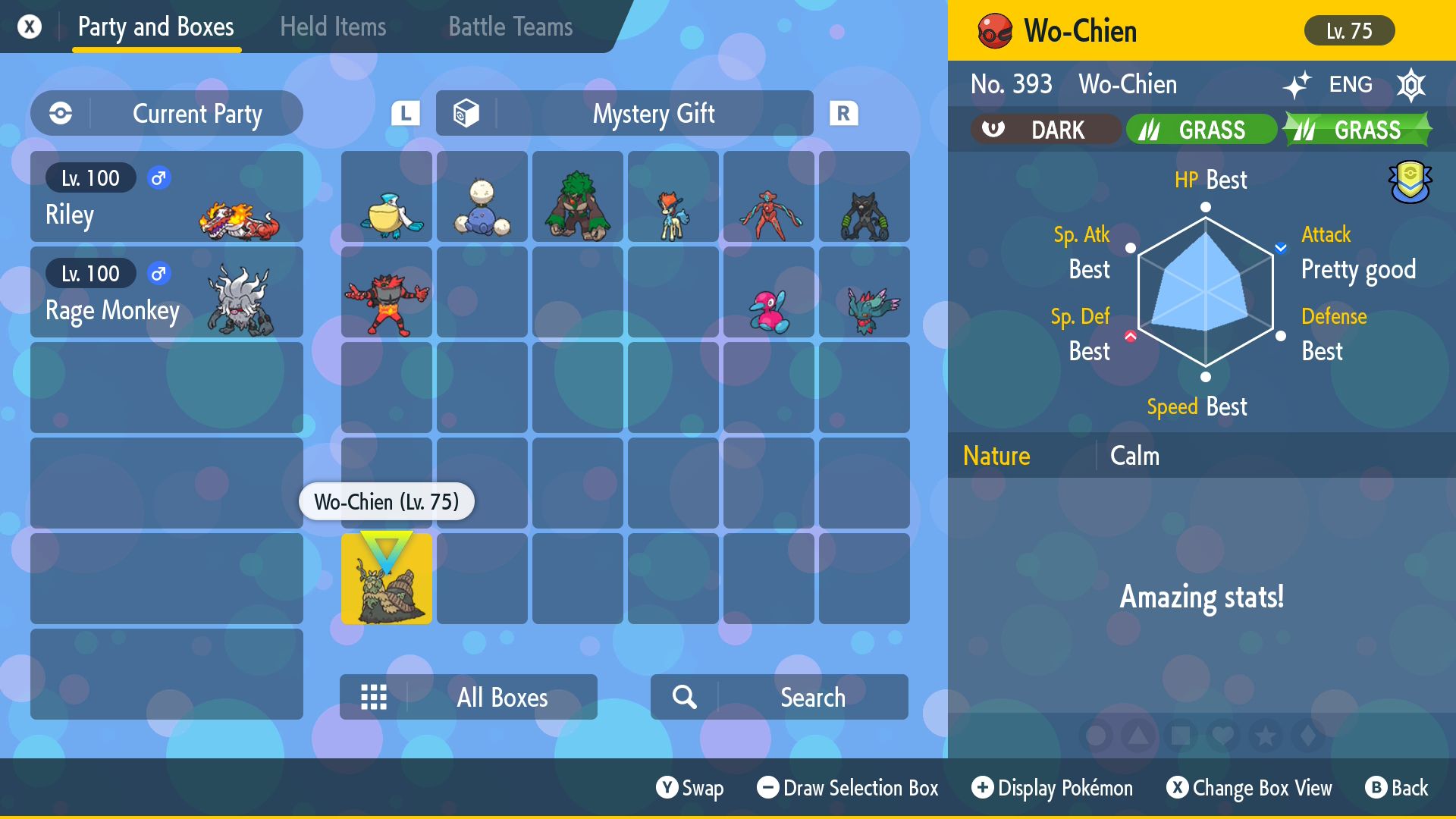Image resolution: width=1456 pixels, height=819 pixels.
Task: Open the Battle Teams tab
Action: tap(510, 27)
